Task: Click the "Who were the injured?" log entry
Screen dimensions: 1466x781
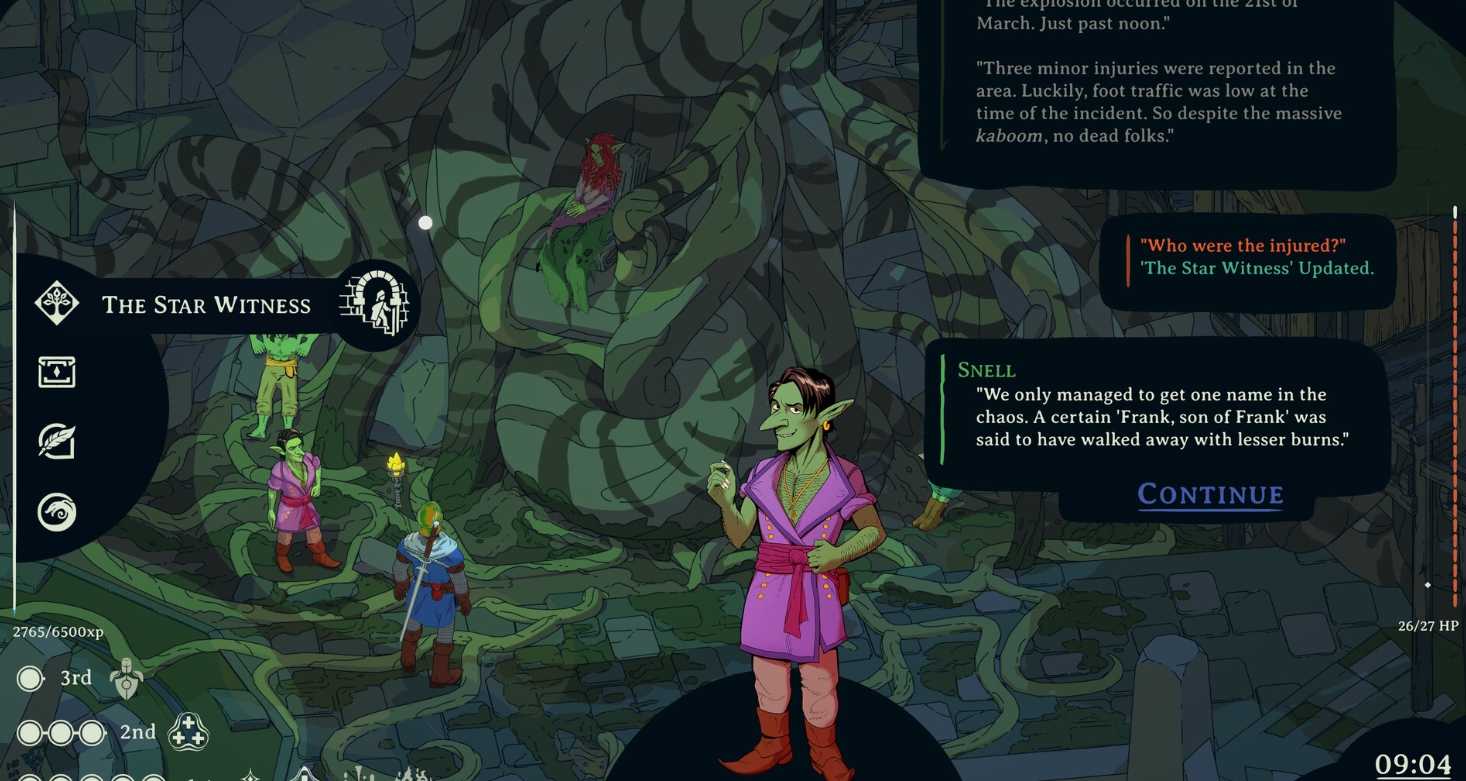Action: (1243, 246)
